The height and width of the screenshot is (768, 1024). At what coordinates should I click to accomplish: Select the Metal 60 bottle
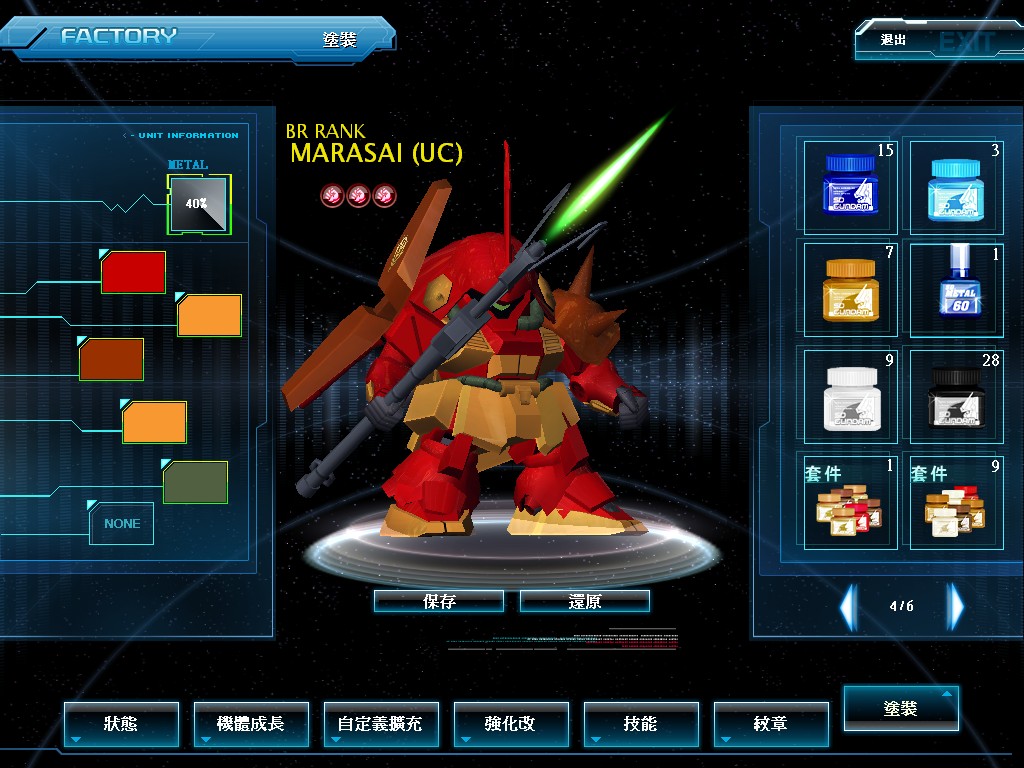click(x=953, y=290)
